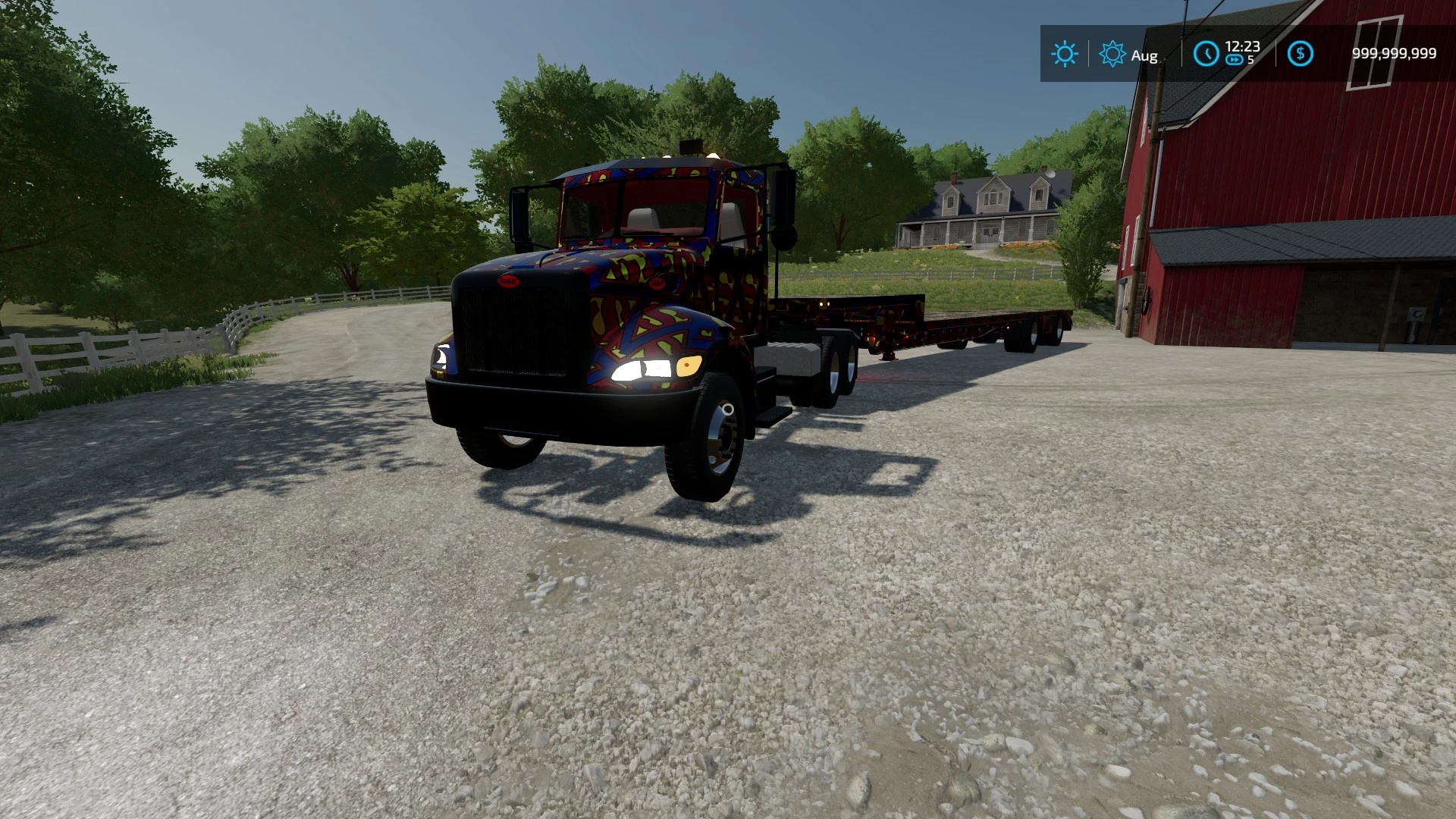Viewport: 1456px width, 819px height.
Task: Click the blue clock icon in HUD
Action: pos(1206,53)
